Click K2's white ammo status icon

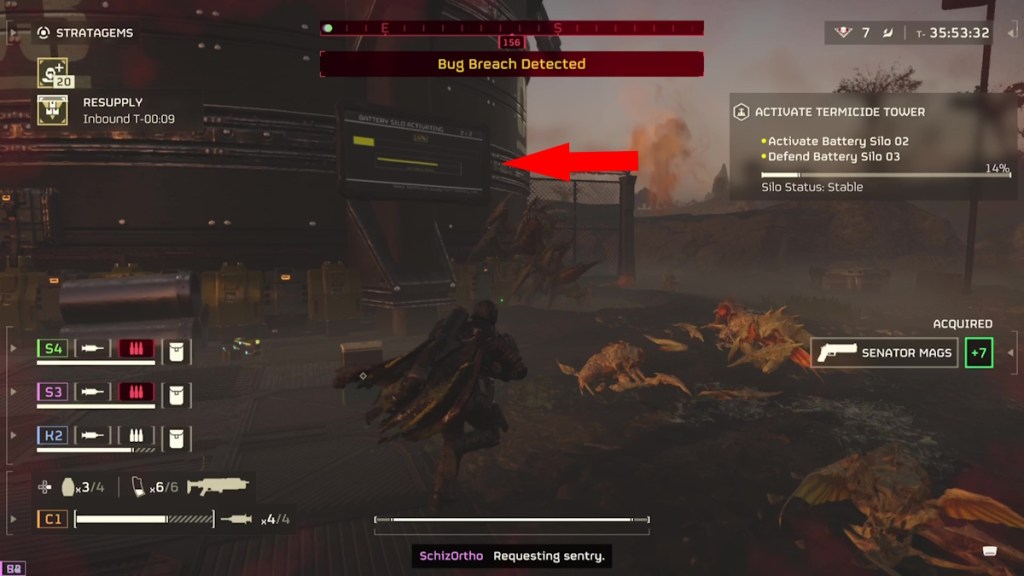(x=137, y=436)
